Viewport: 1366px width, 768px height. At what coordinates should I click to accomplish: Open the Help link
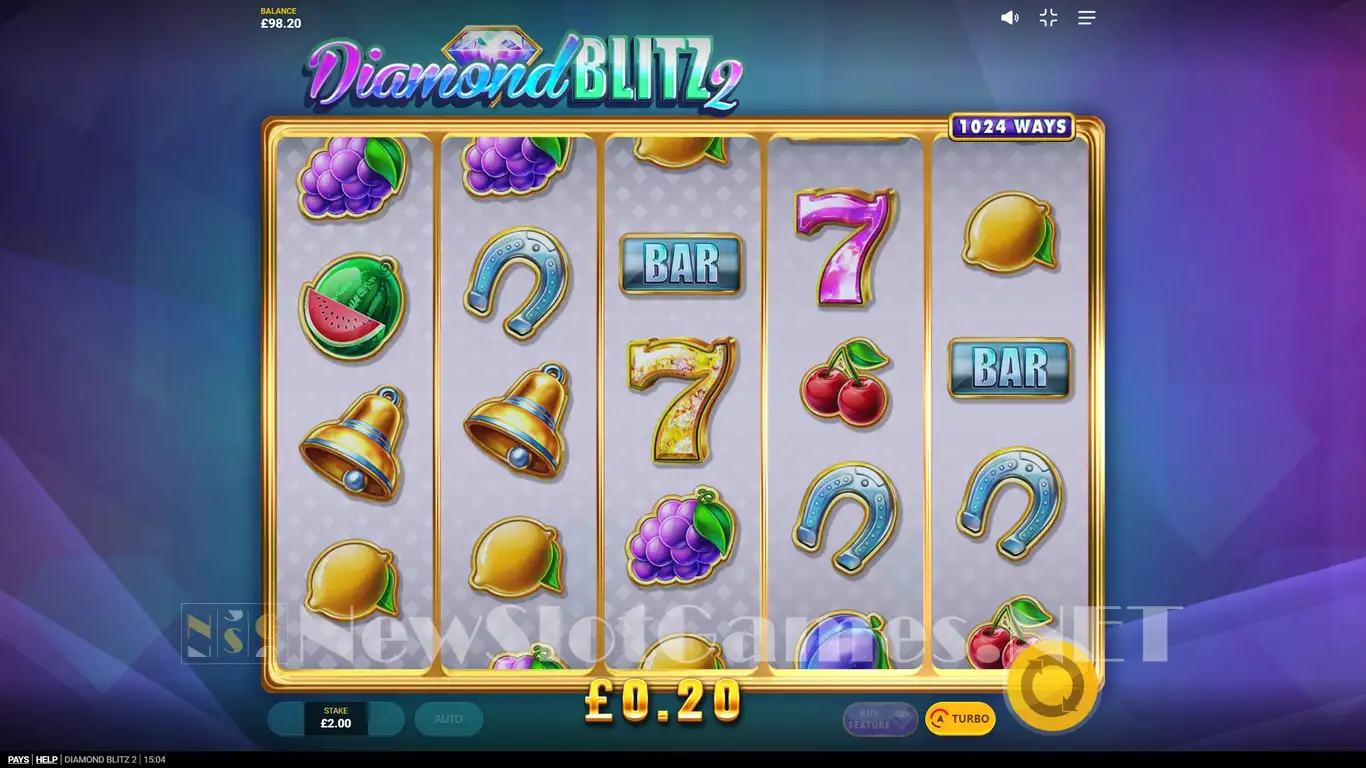tap(47, 760)
